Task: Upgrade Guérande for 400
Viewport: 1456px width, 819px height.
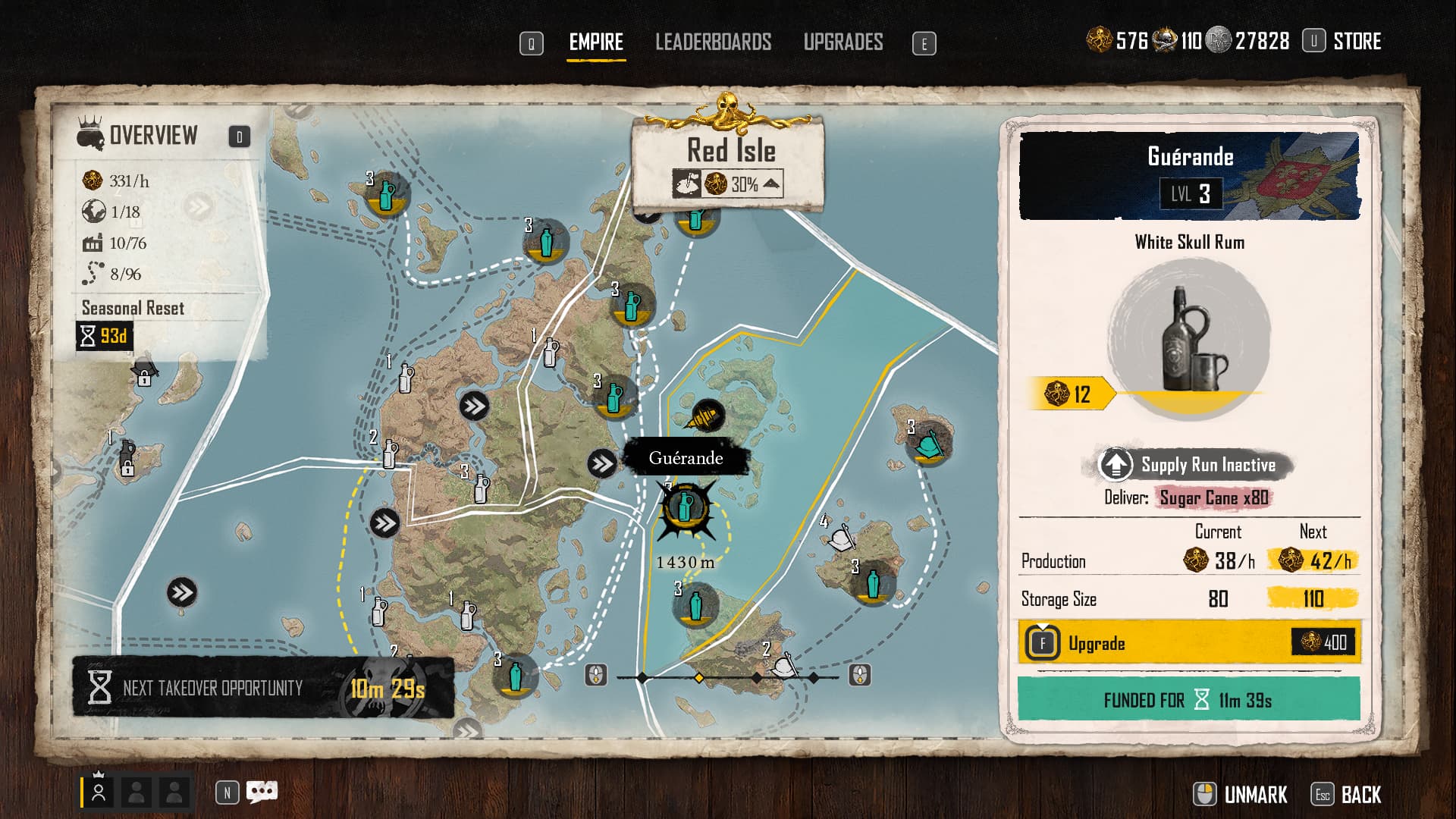Action: [1189, 643]
